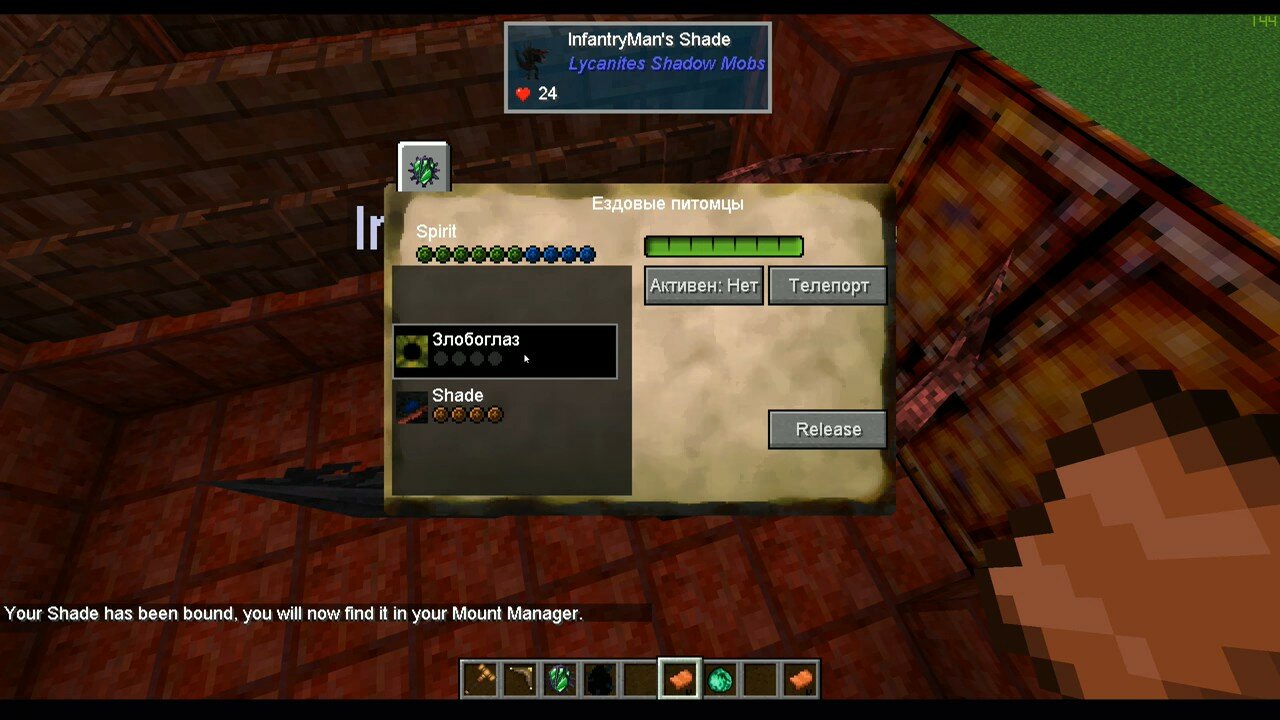Click the Телепорт button

(828, 286)
